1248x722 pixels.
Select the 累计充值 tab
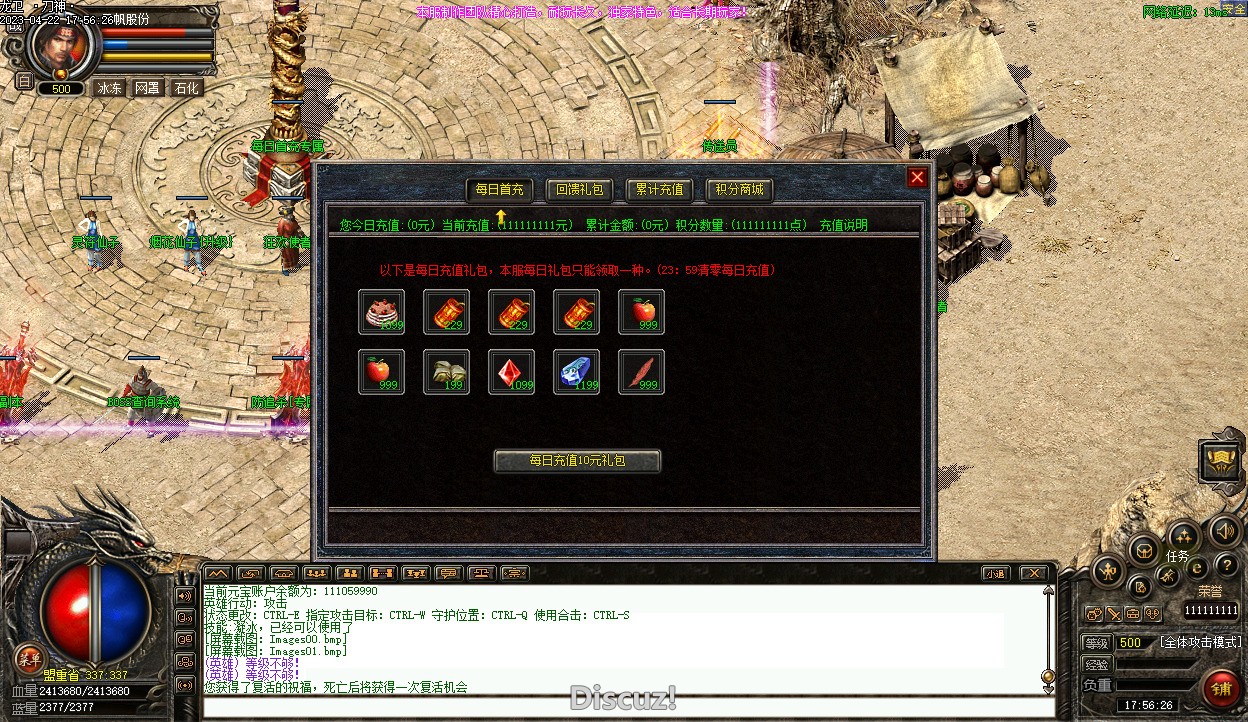(x=659, y=190)
